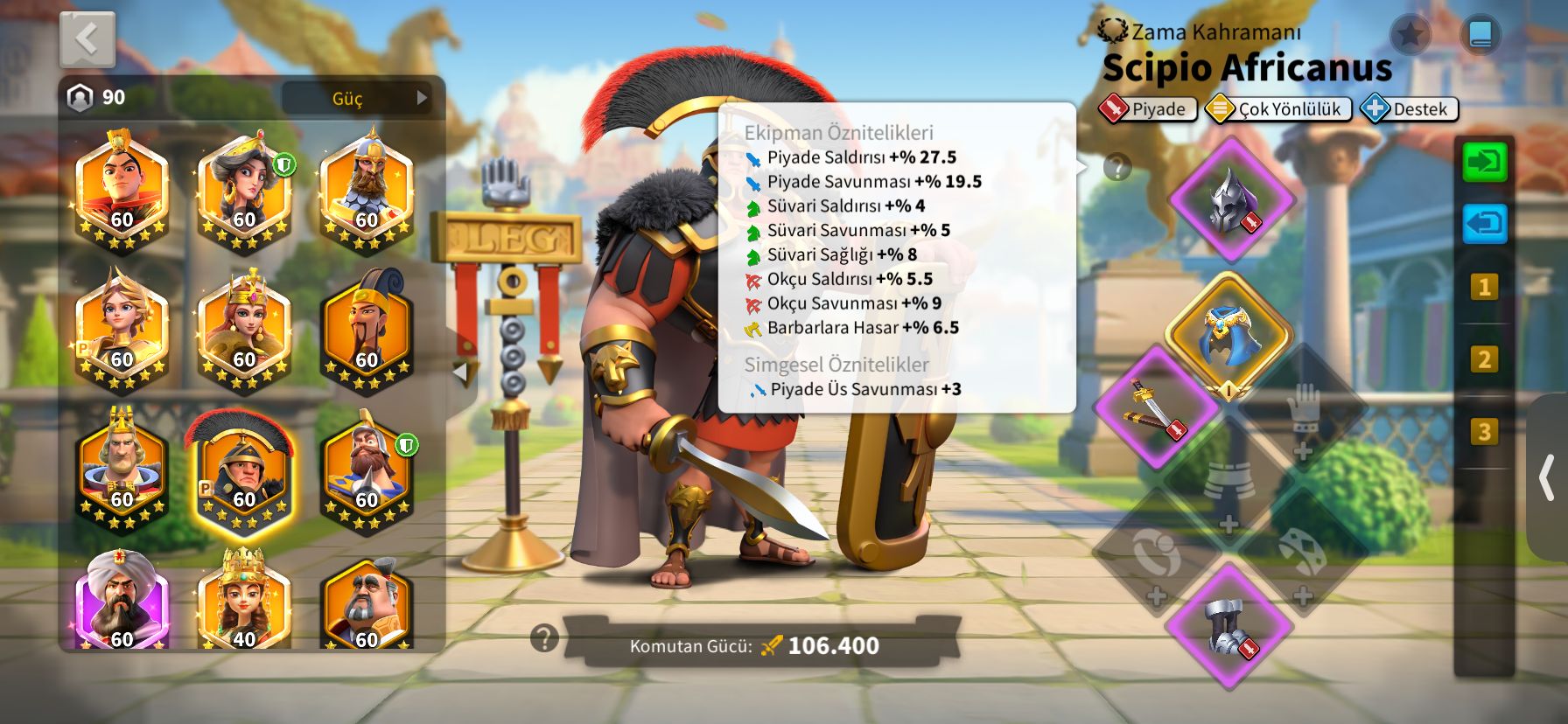This screenshot has height=724, width=1568.
Task: Go back using the arrow button
Action: (x=87, y=39)
